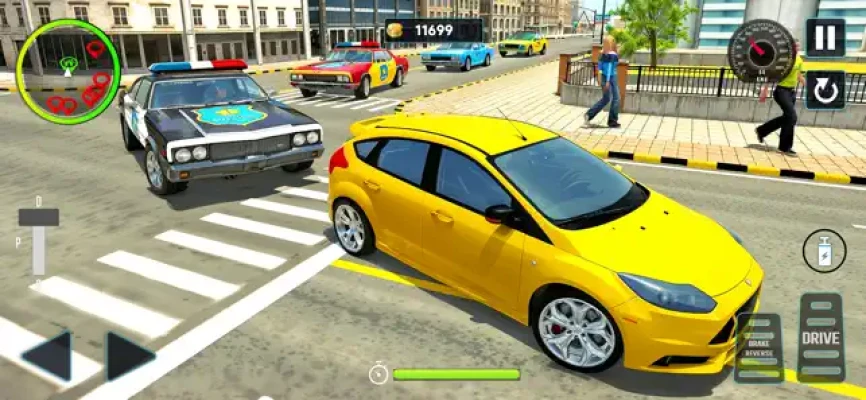Viewport: 866px width, 400px height.
Task: Open the circular green minimap
Action: tap(68, 66)
